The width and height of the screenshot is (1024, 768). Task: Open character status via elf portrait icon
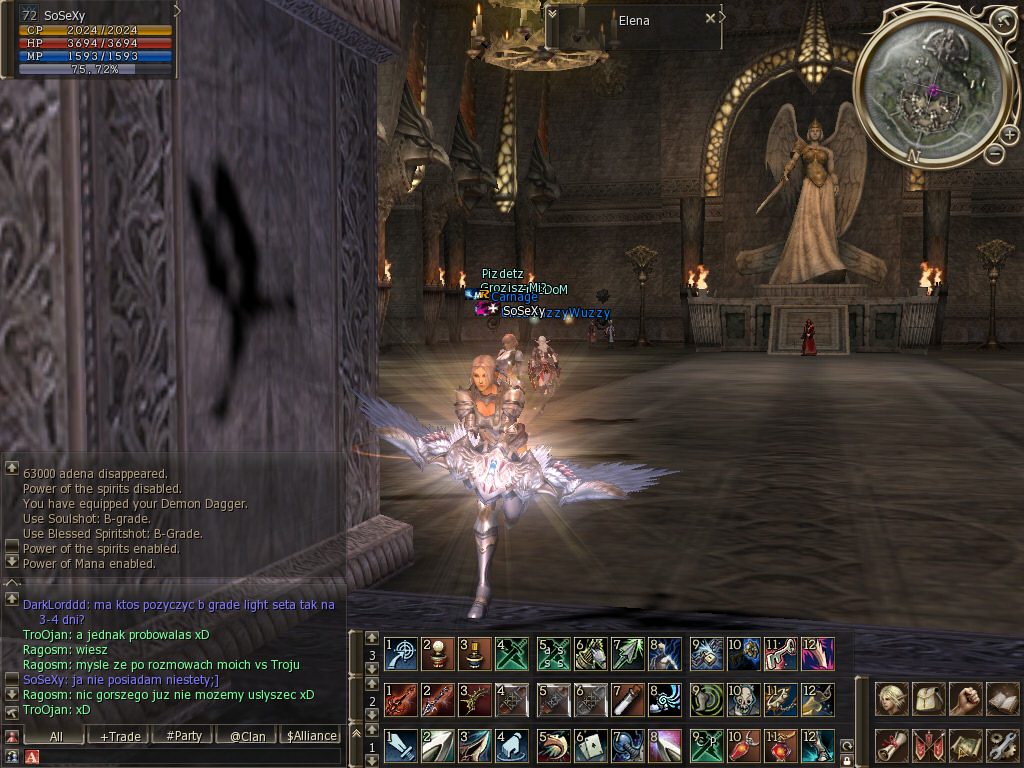[892, 699]
